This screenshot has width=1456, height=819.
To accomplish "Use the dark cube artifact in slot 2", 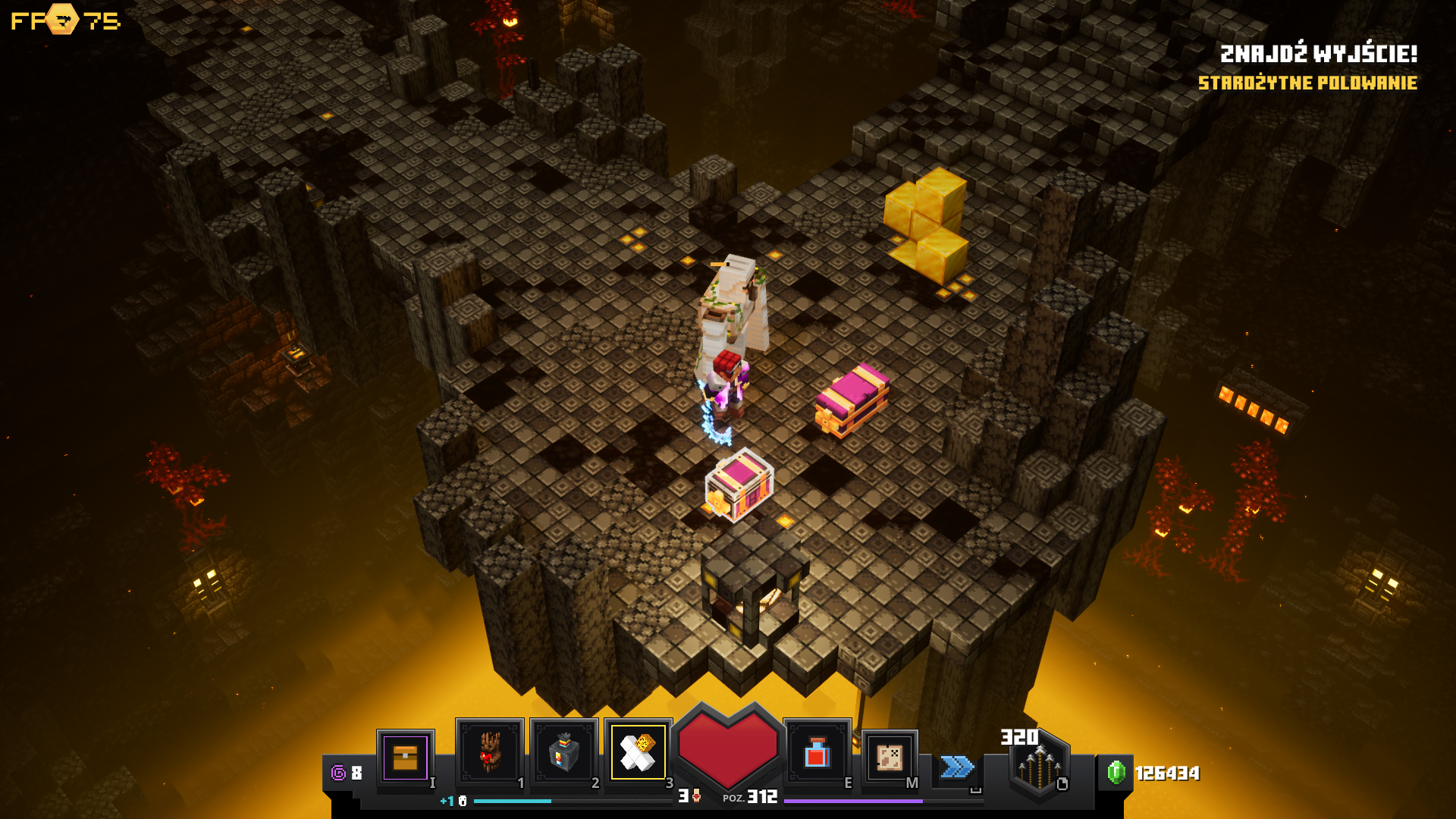I will click(x=563, y=752).
